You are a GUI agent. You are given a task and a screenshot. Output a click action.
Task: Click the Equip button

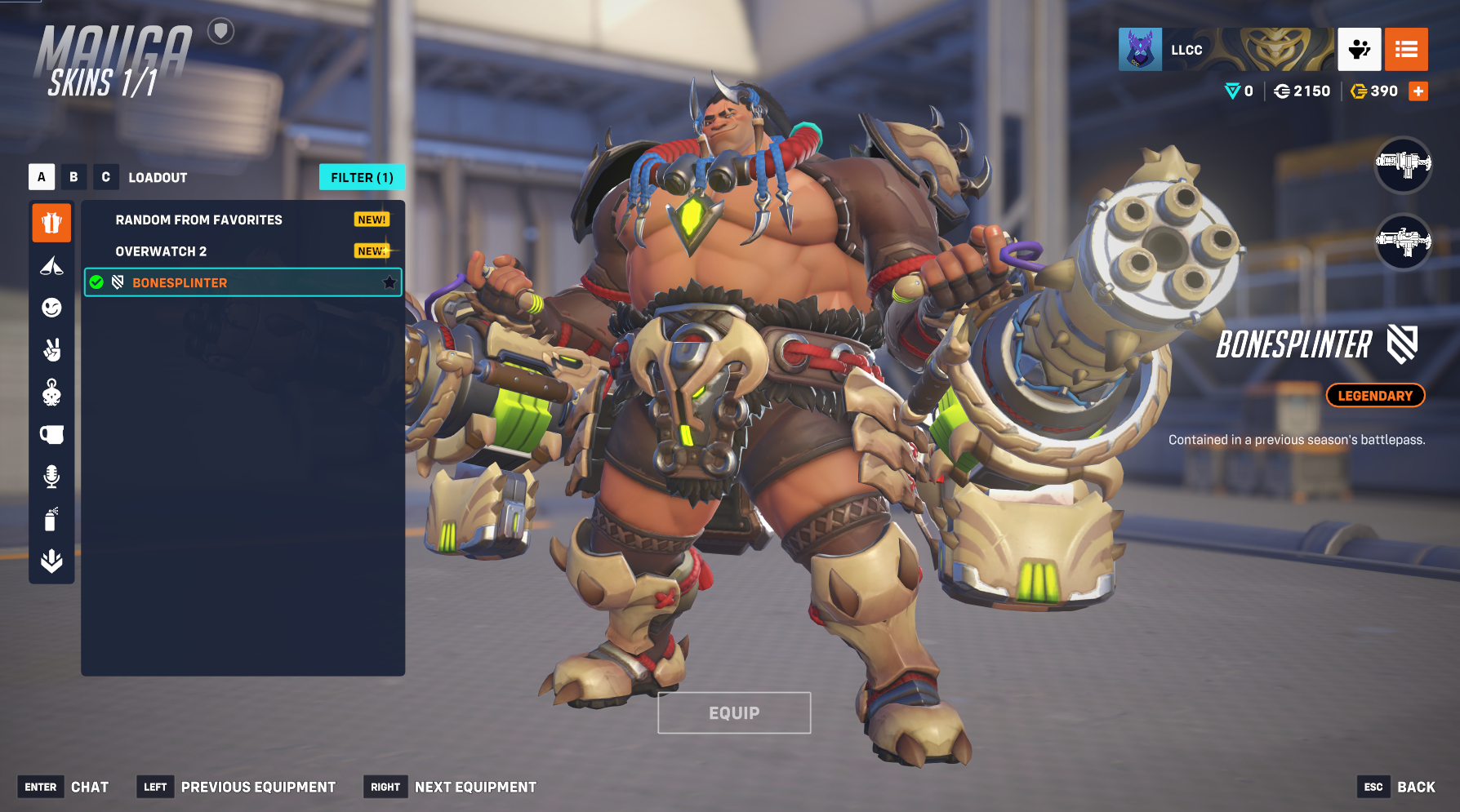[x=734, y=712]
